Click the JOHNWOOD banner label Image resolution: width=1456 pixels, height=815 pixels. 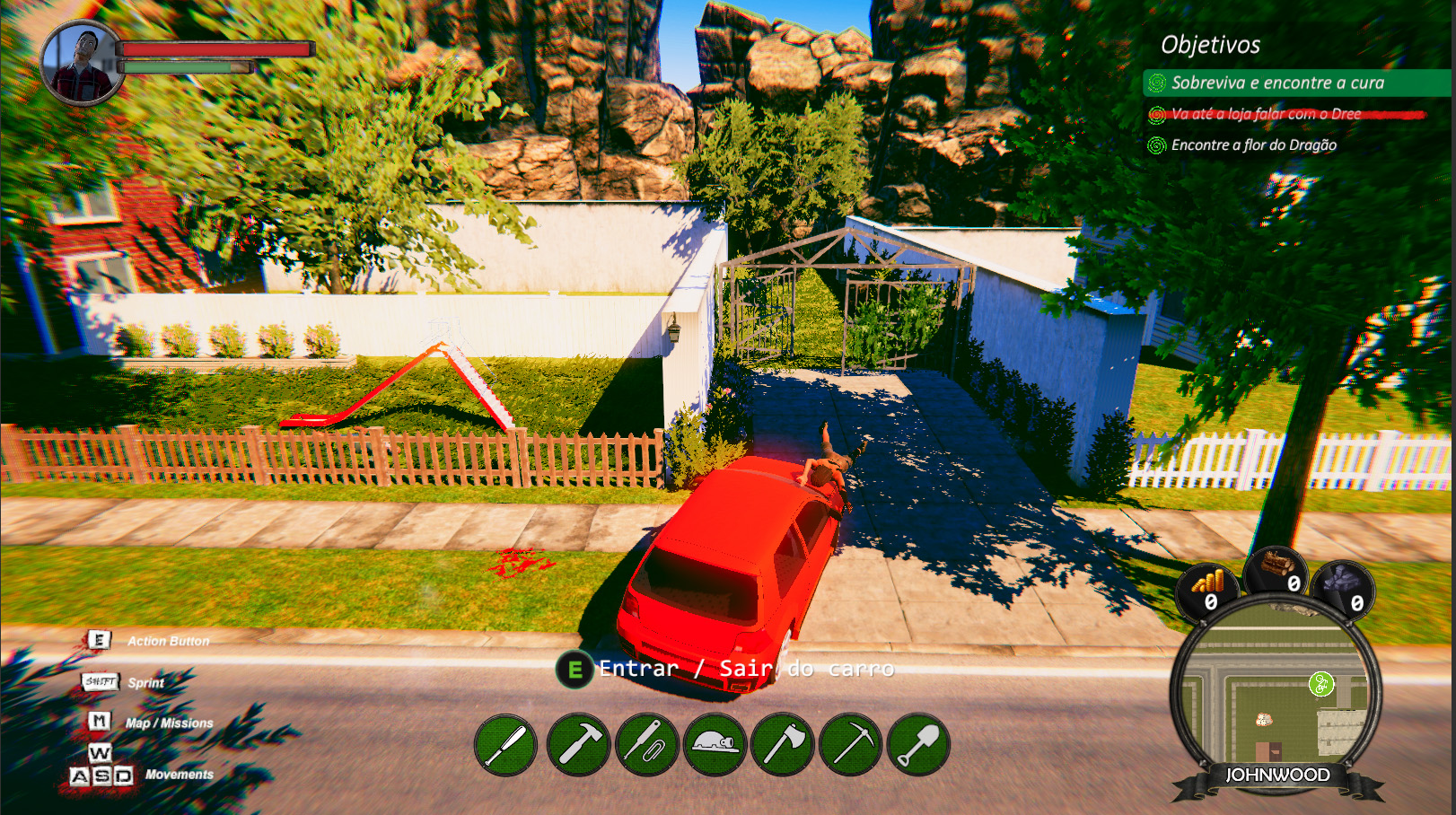(x=1276, y=774)
